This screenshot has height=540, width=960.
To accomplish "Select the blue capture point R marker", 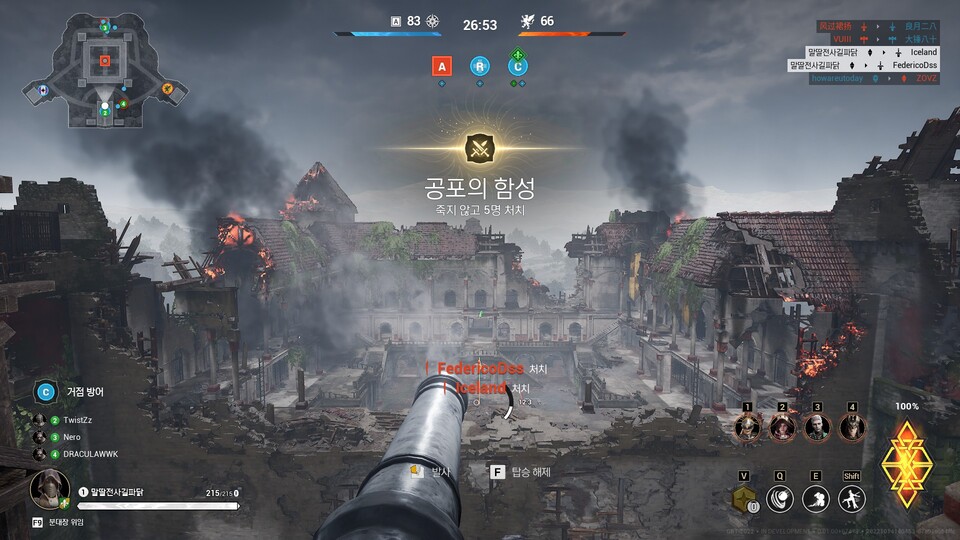I will (480, 66).
